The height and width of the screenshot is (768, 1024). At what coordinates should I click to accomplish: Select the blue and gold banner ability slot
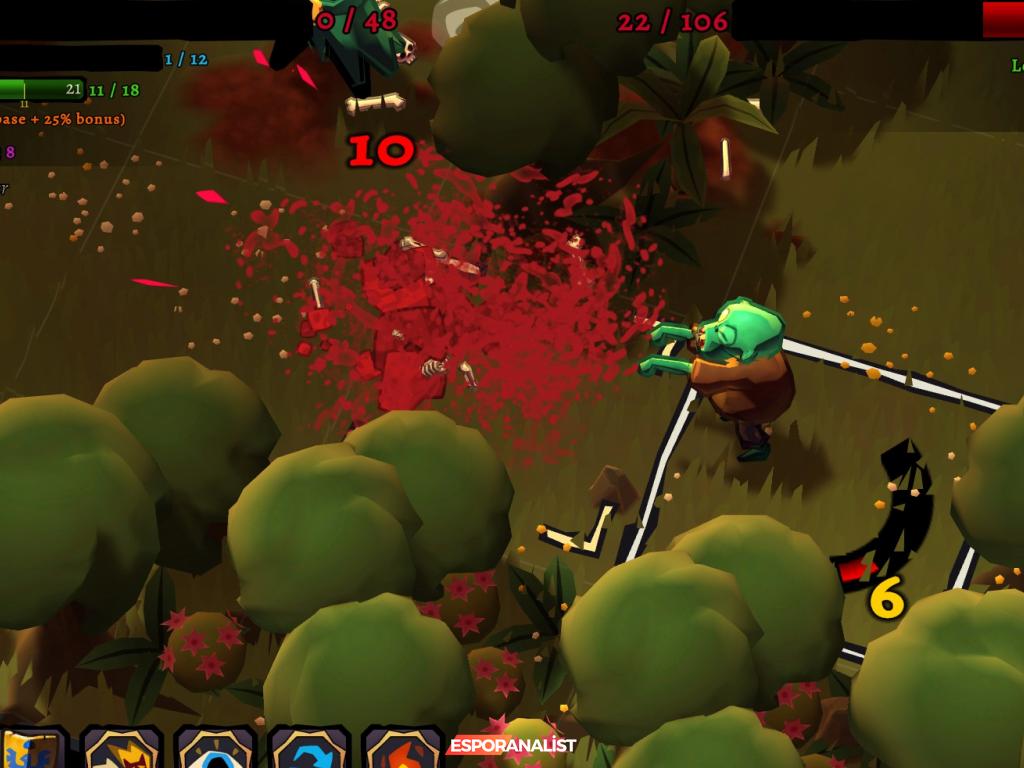pos(30,750)
